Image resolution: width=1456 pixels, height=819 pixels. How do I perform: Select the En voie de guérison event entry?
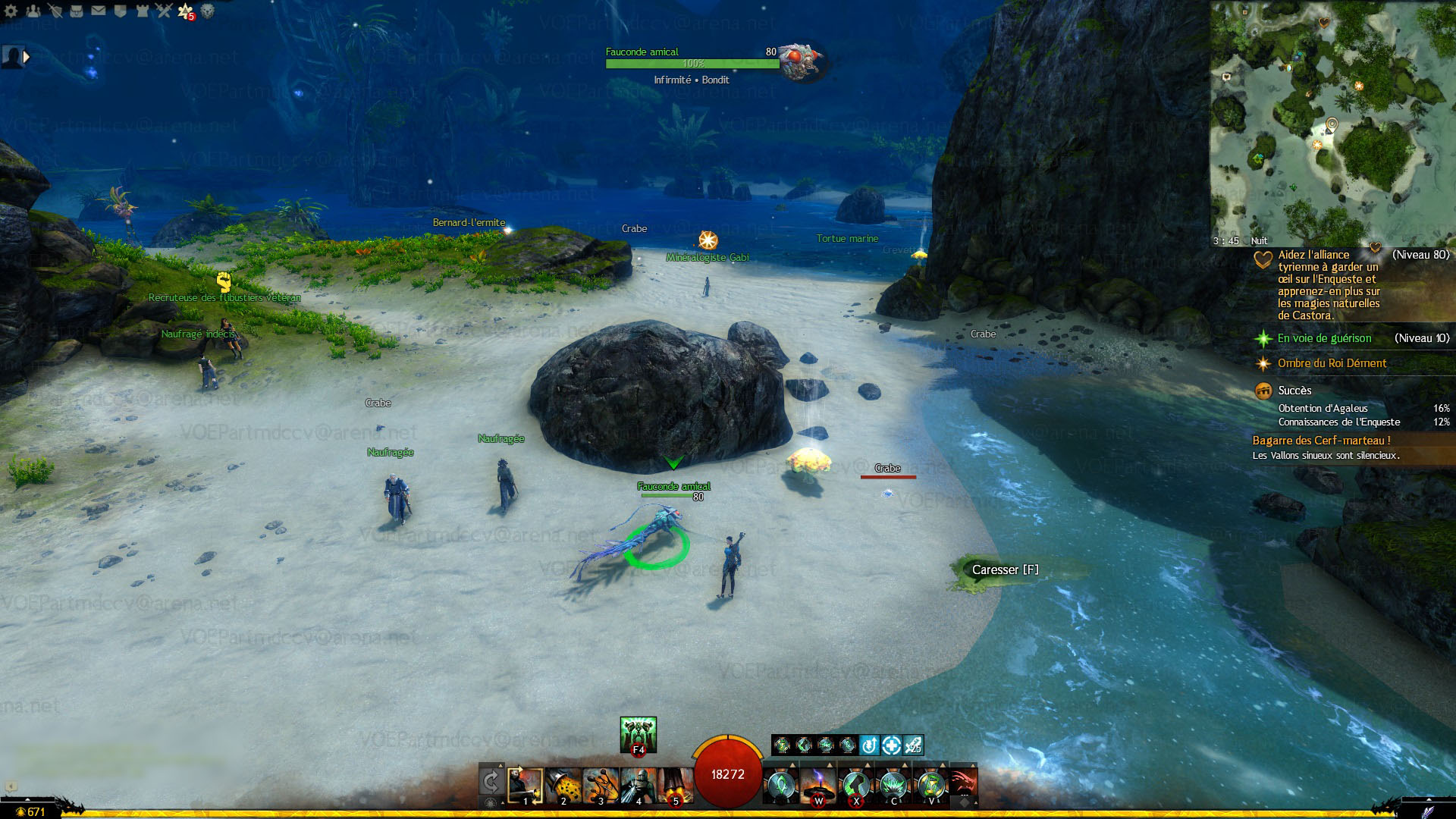[1324, 338]
